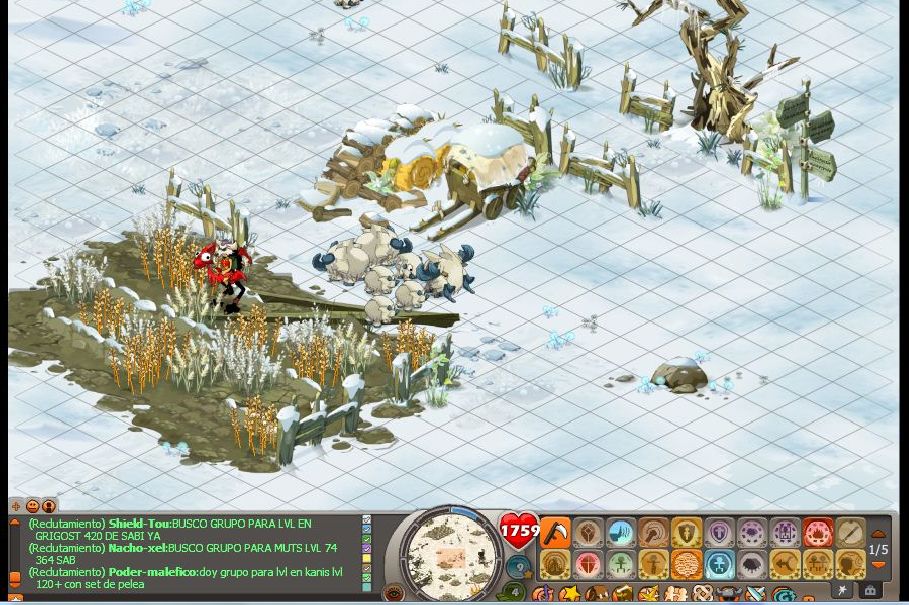Click Nacho-xel's name in chat
Image resolution: width=909 pixels, height=605 pixels.
pyautogui.click(x=137, y=548)
